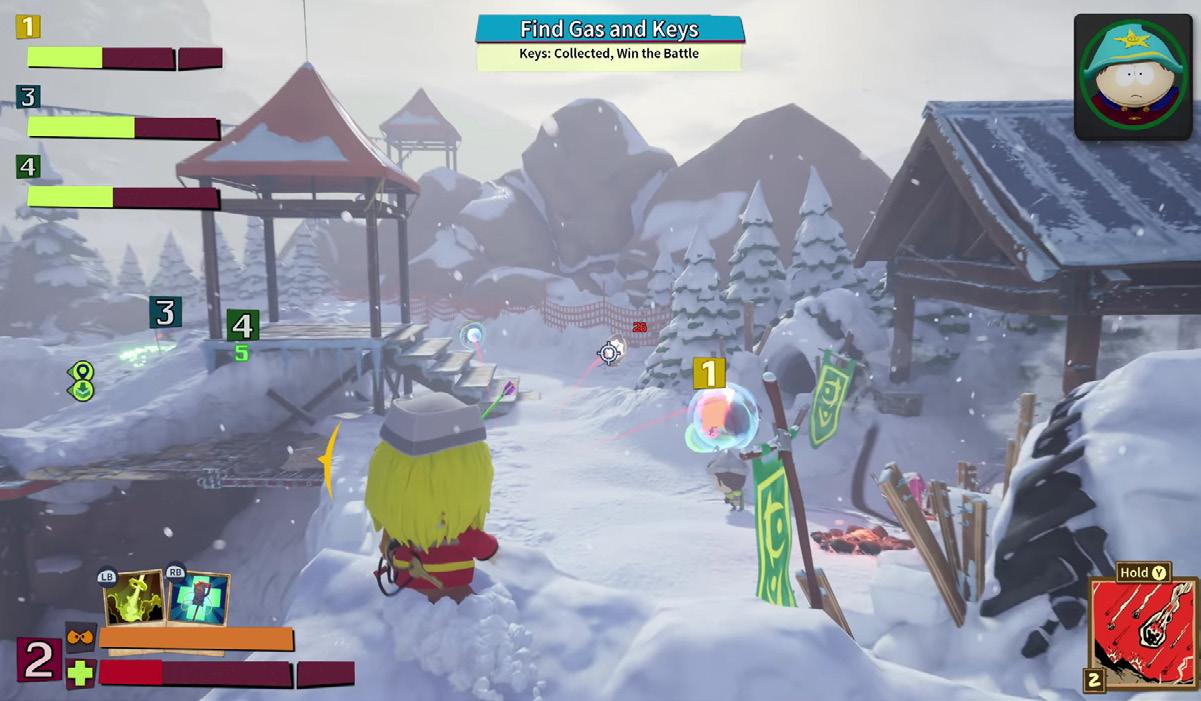Open the Find Gas and Keys objective
Image resolution: width=1201 pixels, height=701 pixels.
[x=609, y=29]
